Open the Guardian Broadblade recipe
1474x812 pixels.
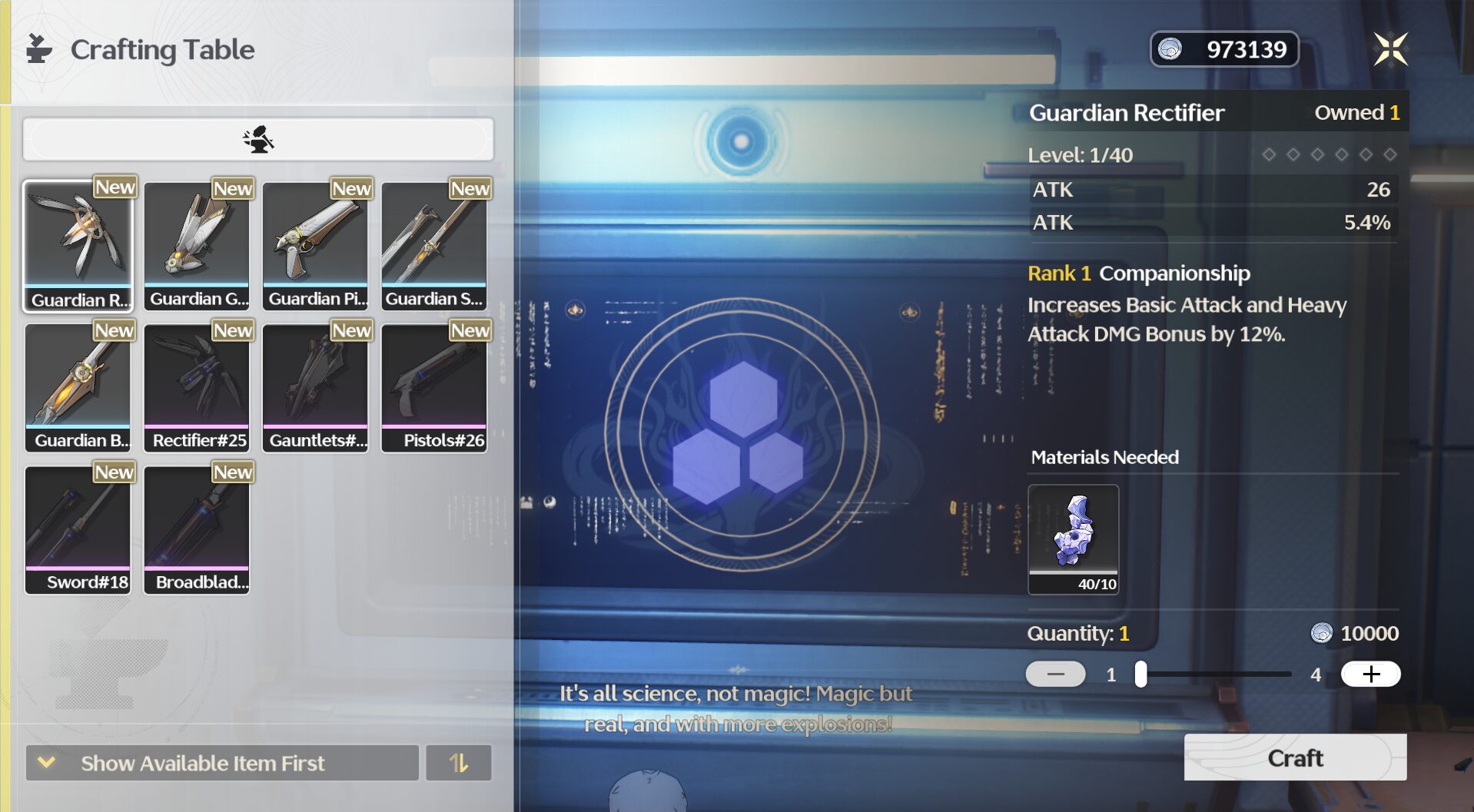[x=78, y=388]
